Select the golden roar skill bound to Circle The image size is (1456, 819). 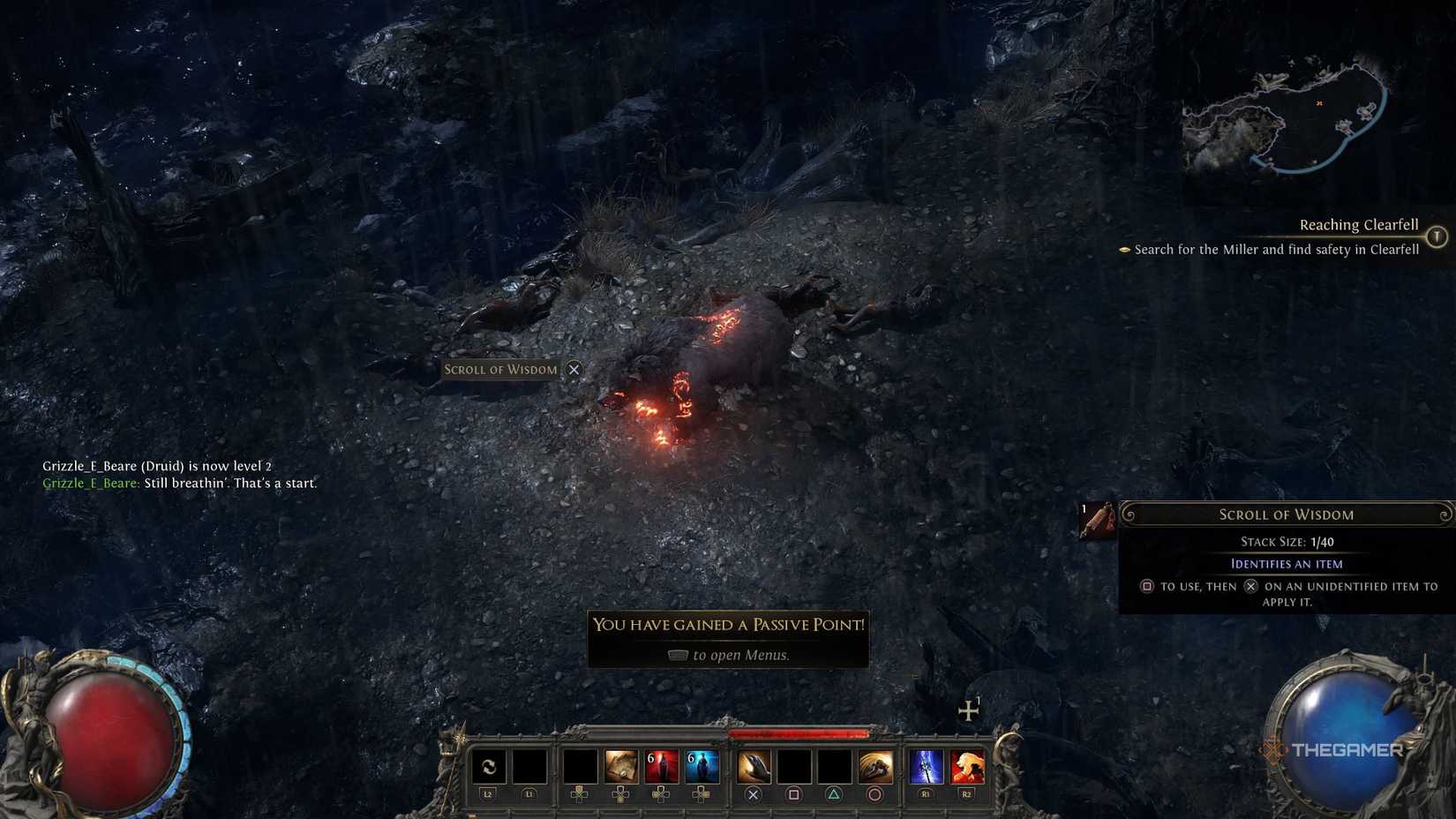pyautogui.click(x=874, y=764)
